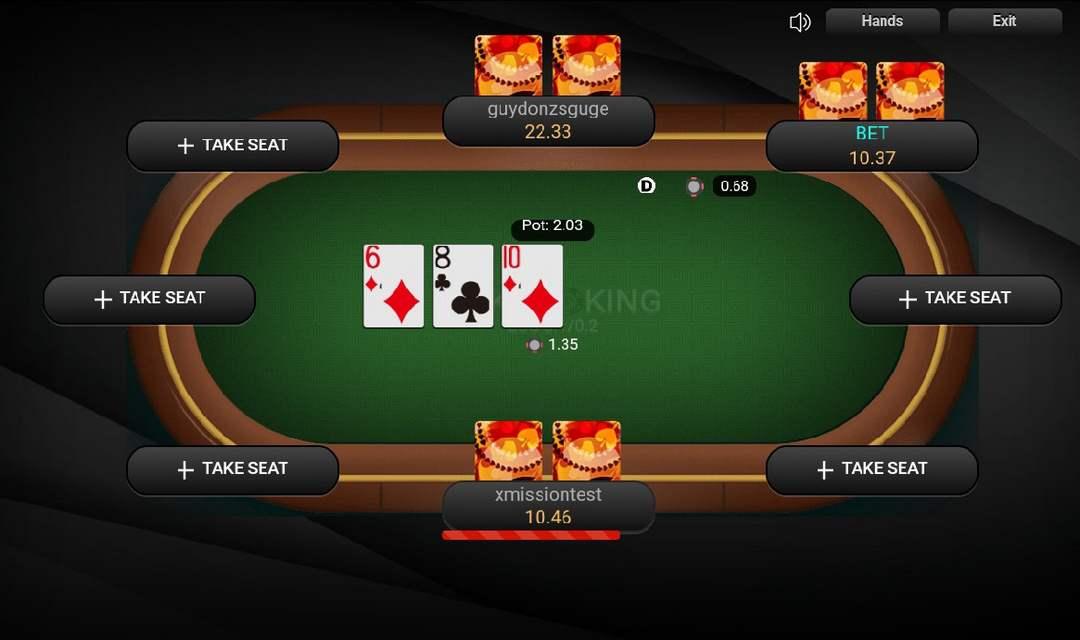Toggle the sound speaker icon
Viewport: 1080px width, 640px height.
(x=799, y=22)
